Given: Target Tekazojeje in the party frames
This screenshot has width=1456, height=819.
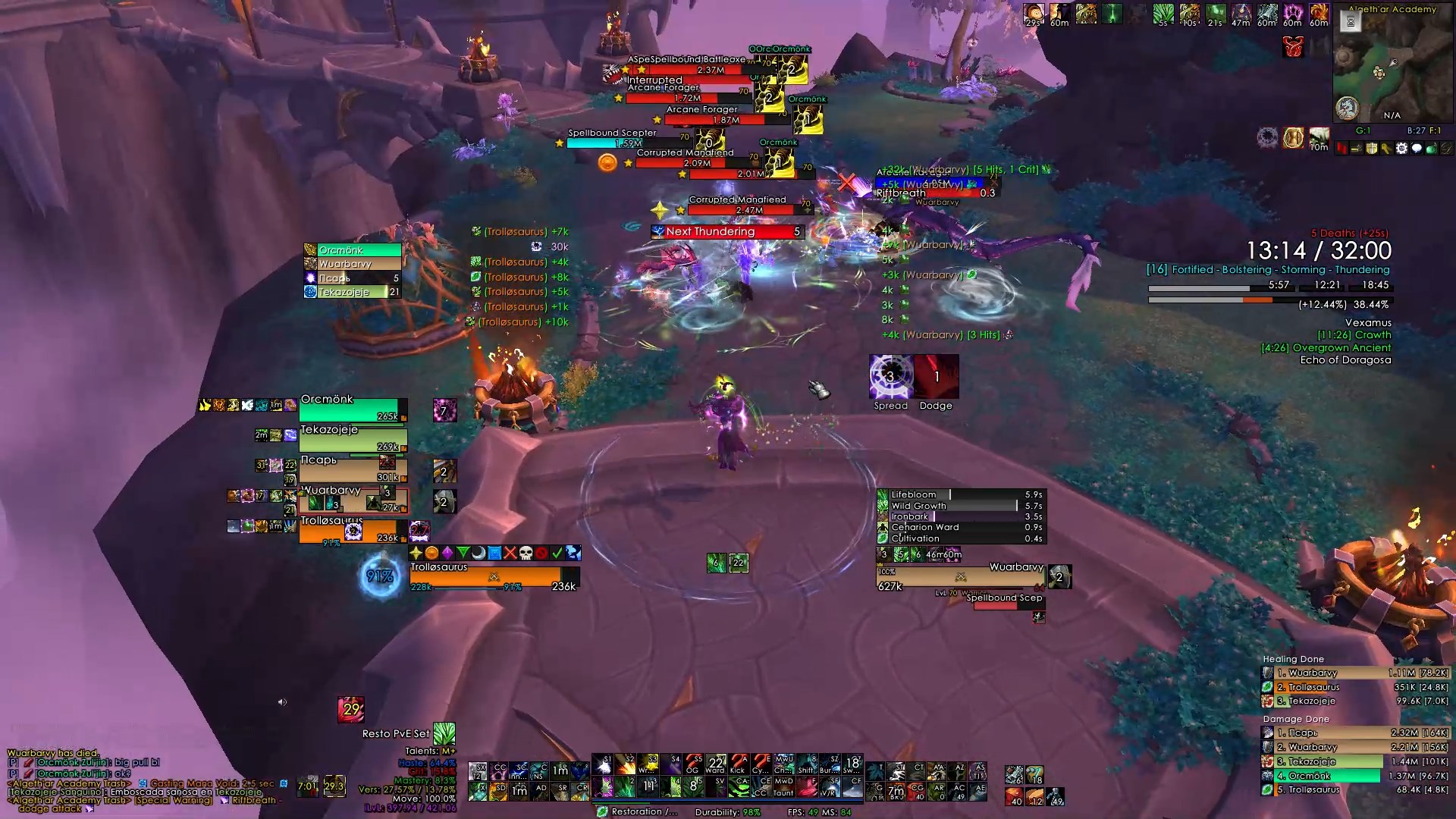Looking at the screenshot, I should 353,441.
